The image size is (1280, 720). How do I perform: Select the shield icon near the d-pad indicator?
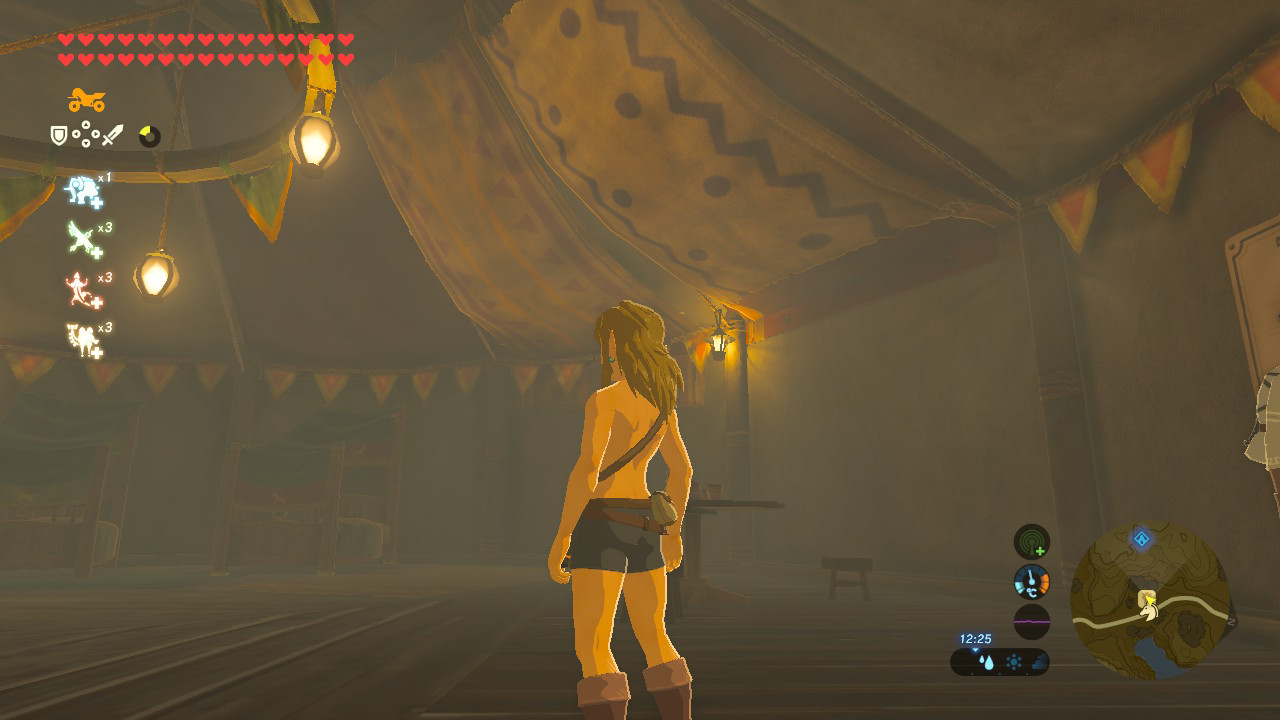pos(57,137)
